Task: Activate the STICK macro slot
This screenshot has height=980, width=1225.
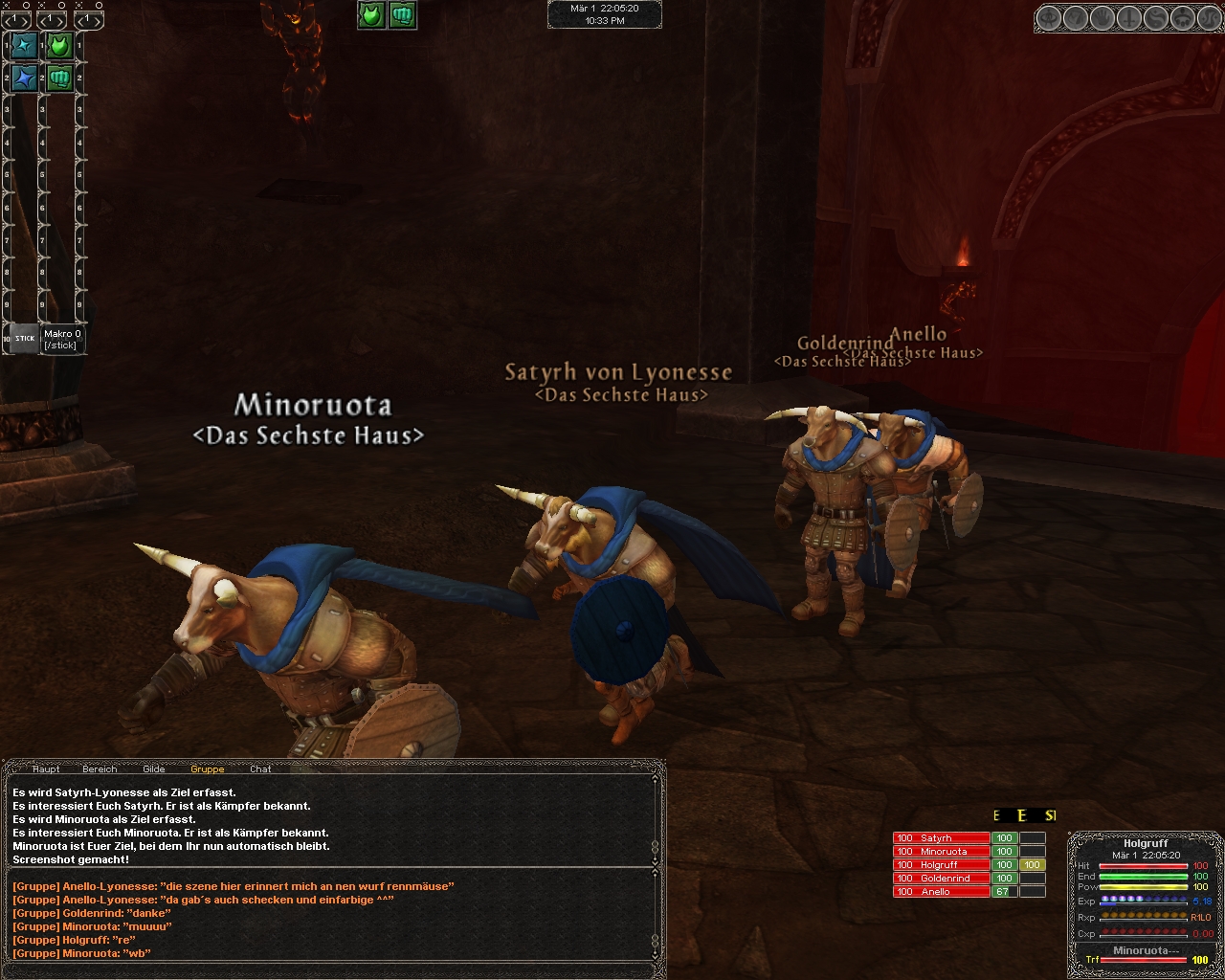Action: pyautogui.click(x=25, y=338)
